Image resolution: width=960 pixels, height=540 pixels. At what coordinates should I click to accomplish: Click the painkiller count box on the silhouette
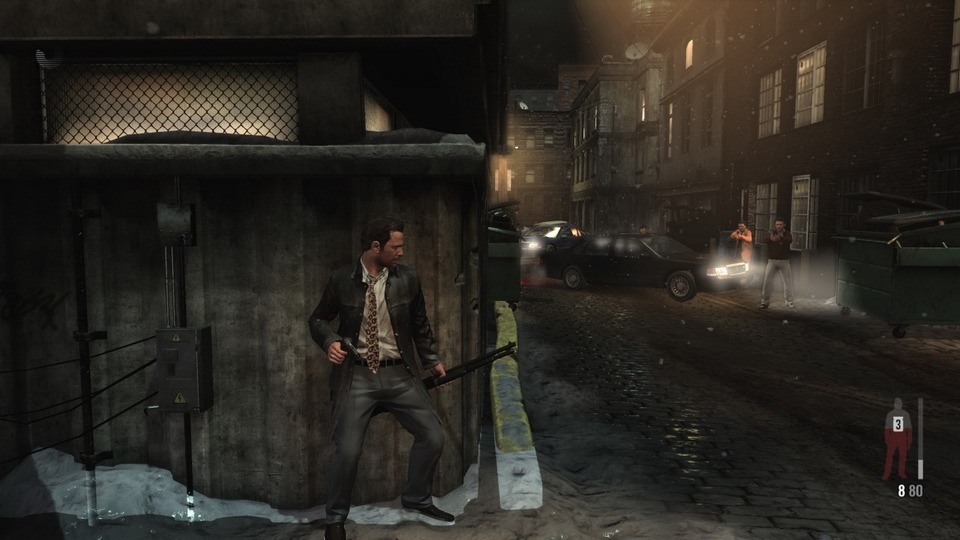coord(897,425)
